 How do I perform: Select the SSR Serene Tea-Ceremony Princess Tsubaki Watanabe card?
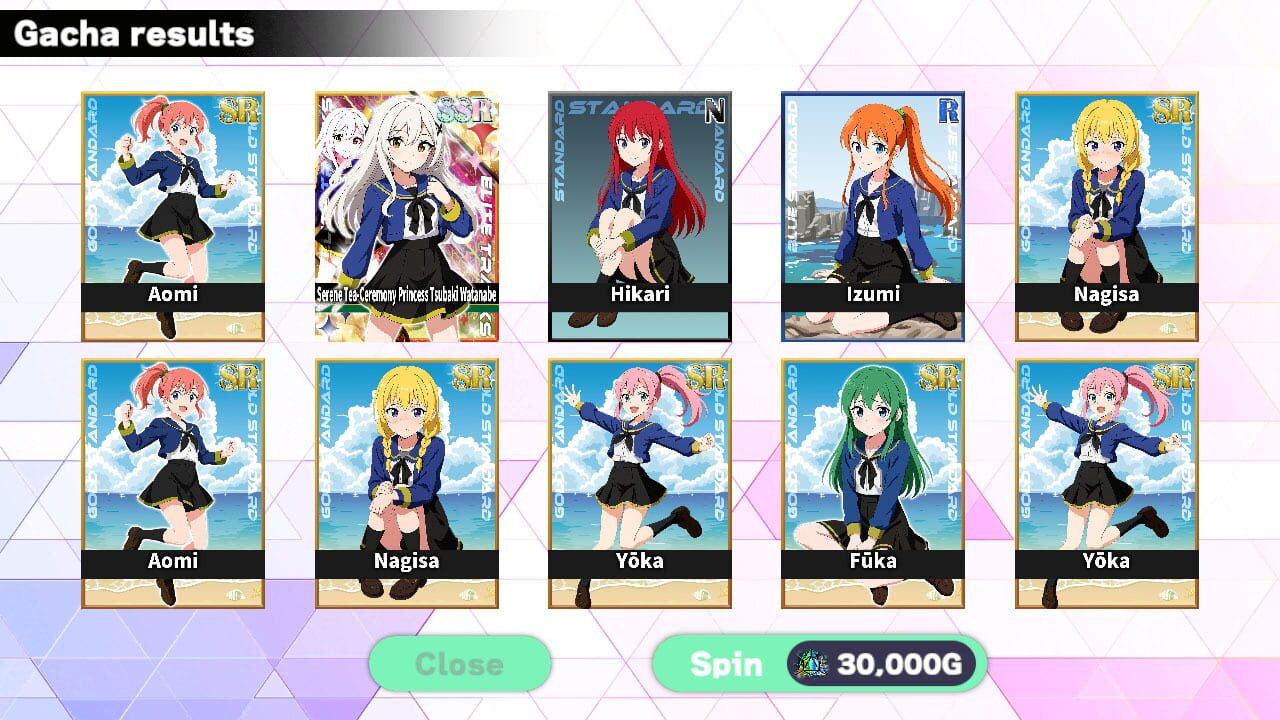click(x=405, y=215)
